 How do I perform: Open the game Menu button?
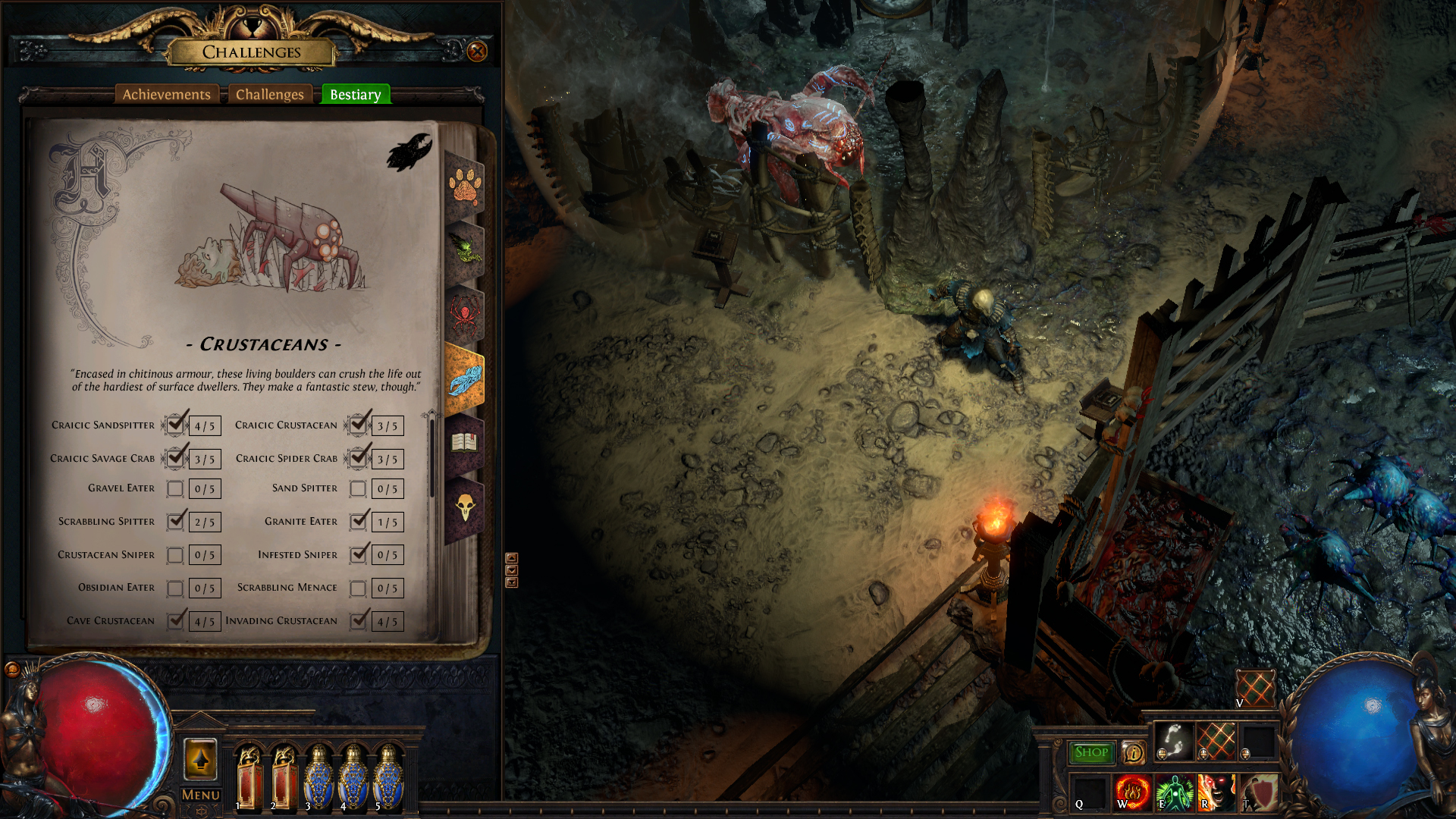[x=201, y=795]
